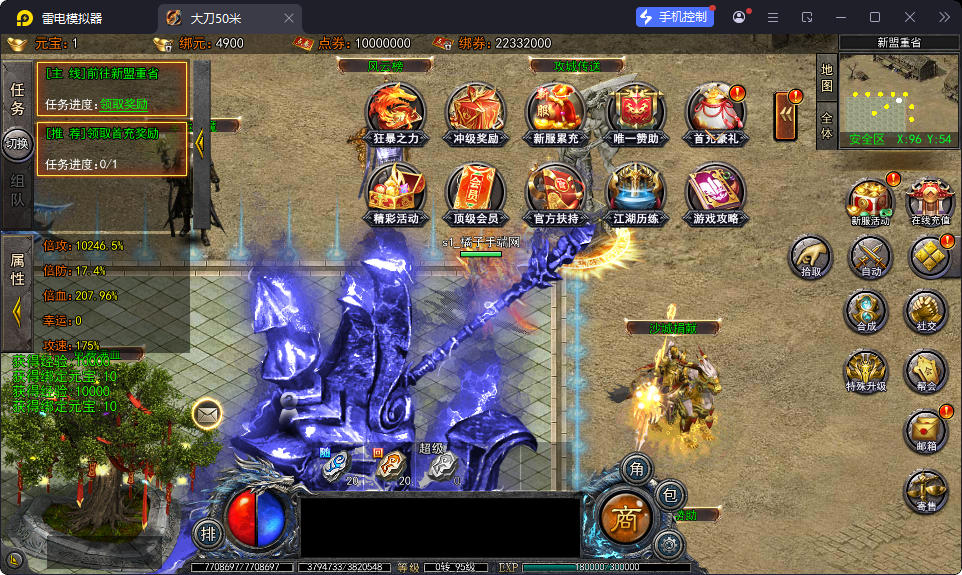Open the 帮会 guild panel
This screenshot has height=575, width=962.
pyautogui.click(x=926, y=370)
